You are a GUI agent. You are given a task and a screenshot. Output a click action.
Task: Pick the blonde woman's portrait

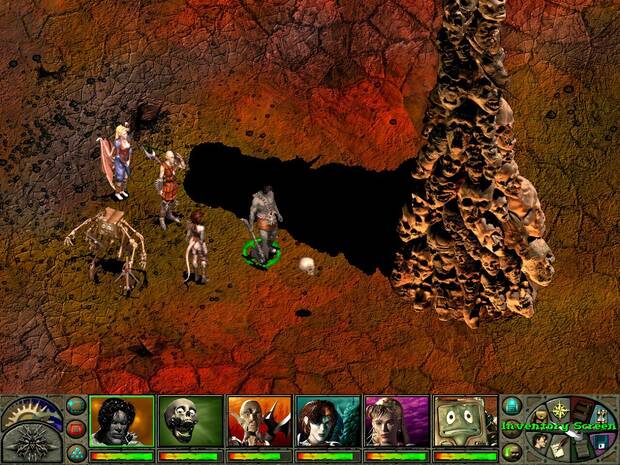point(397,421)
